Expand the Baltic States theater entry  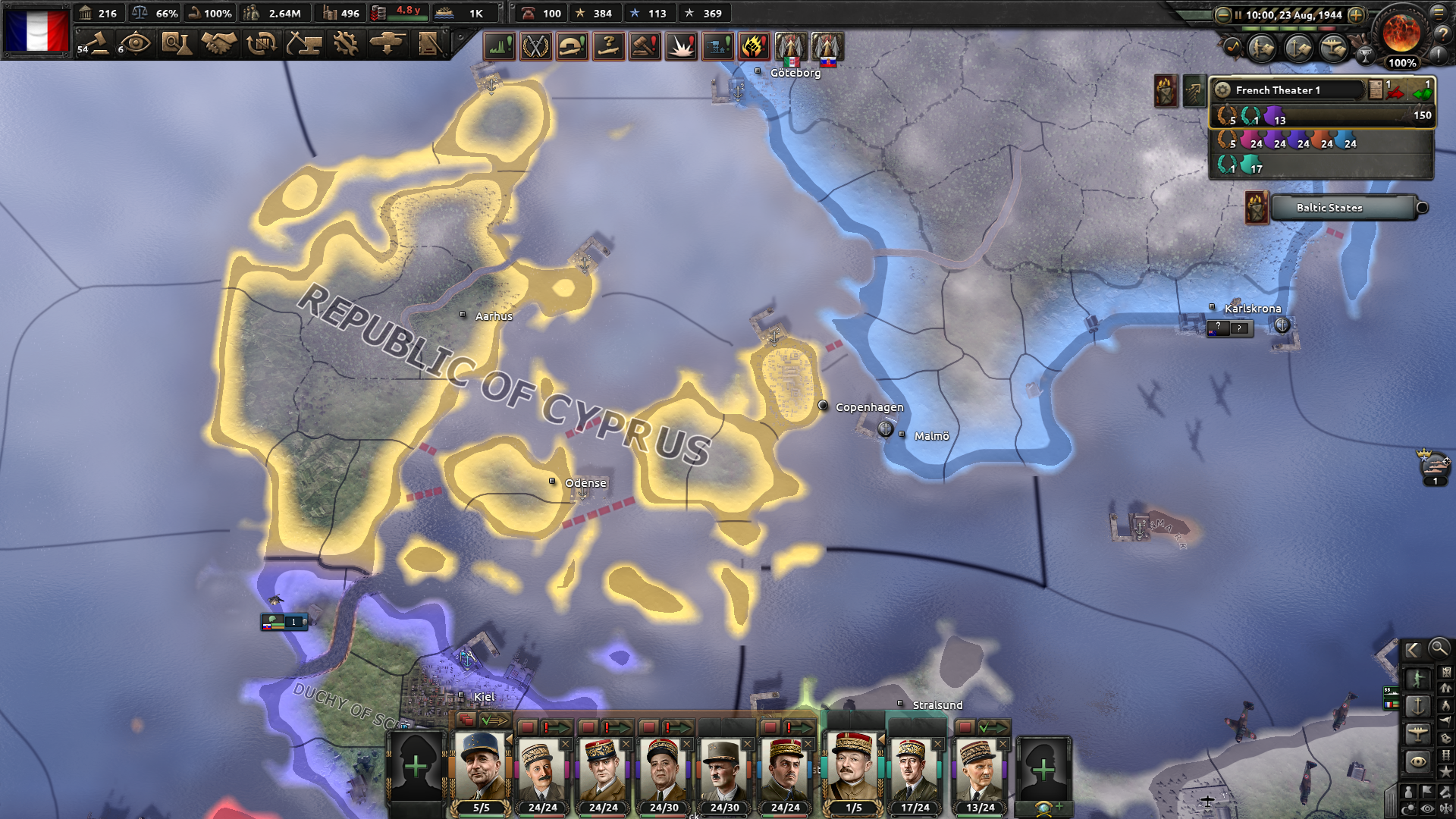[x=1423, y=209]
